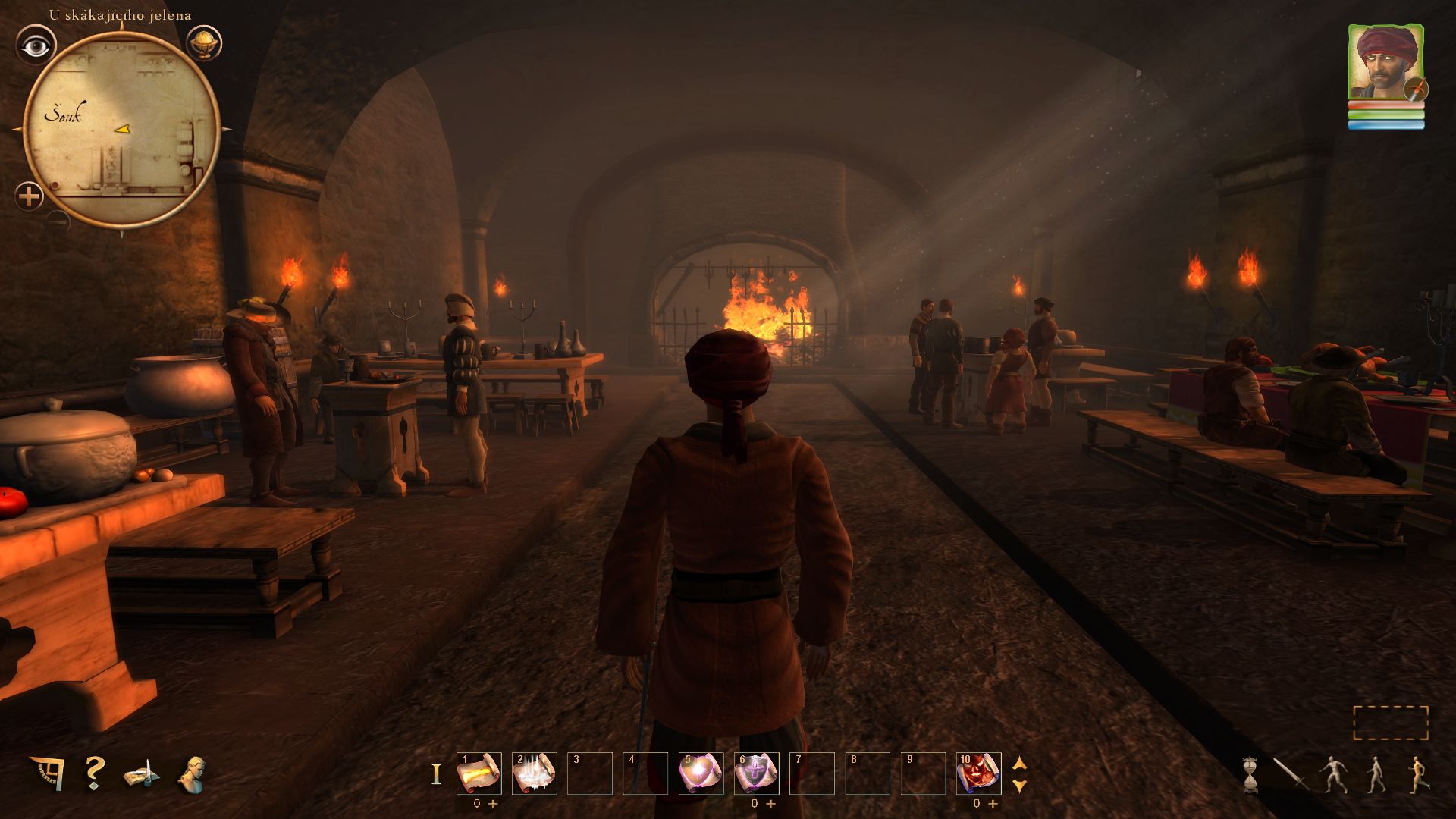Switch hotbar page with the down arrow

point(1020,786)
